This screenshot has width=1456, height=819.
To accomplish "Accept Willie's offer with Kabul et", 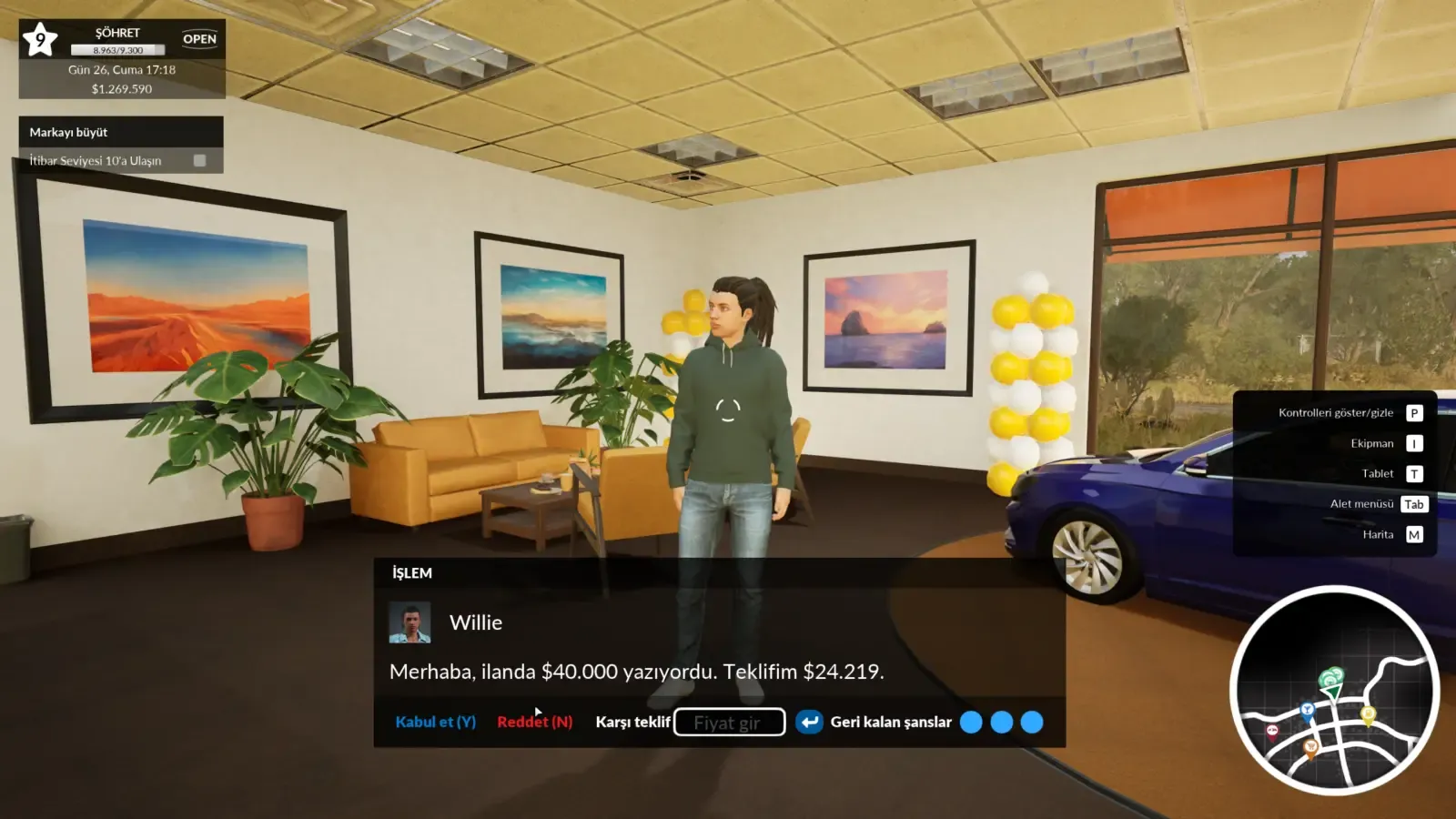I will [x=434, y=722].
